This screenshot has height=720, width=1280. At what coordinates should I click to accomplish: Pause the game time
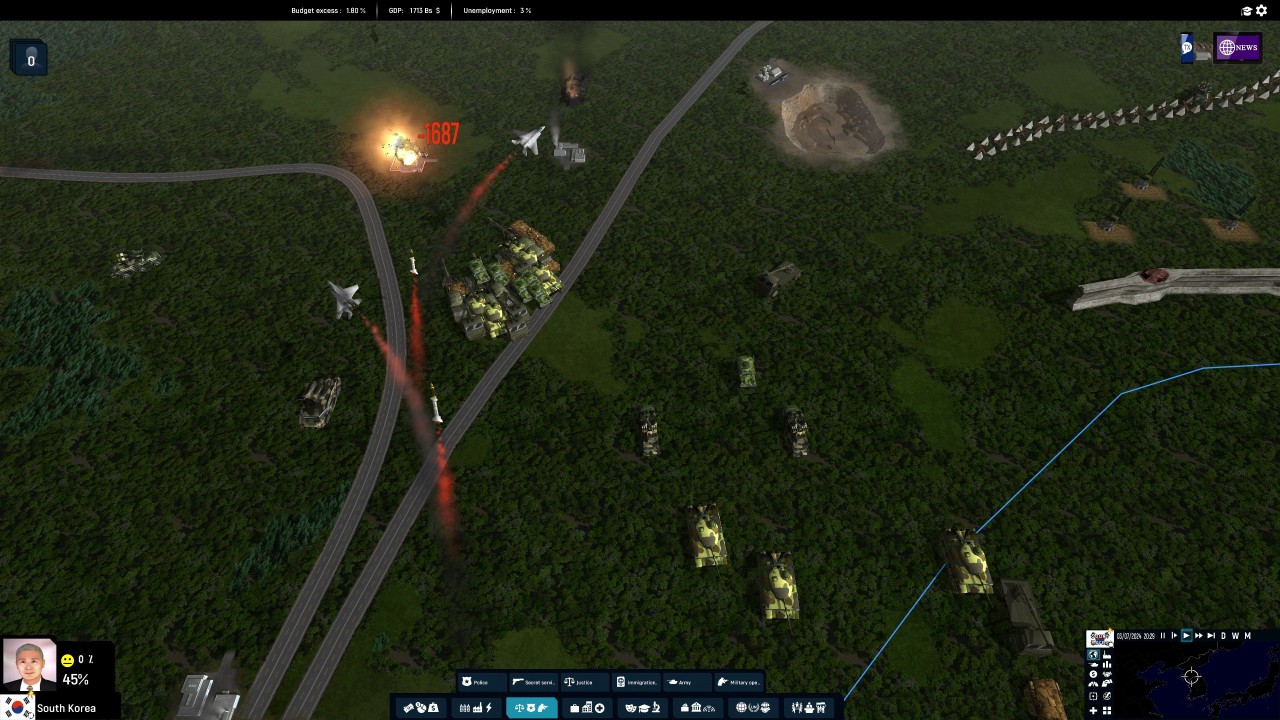[1162, 636]
